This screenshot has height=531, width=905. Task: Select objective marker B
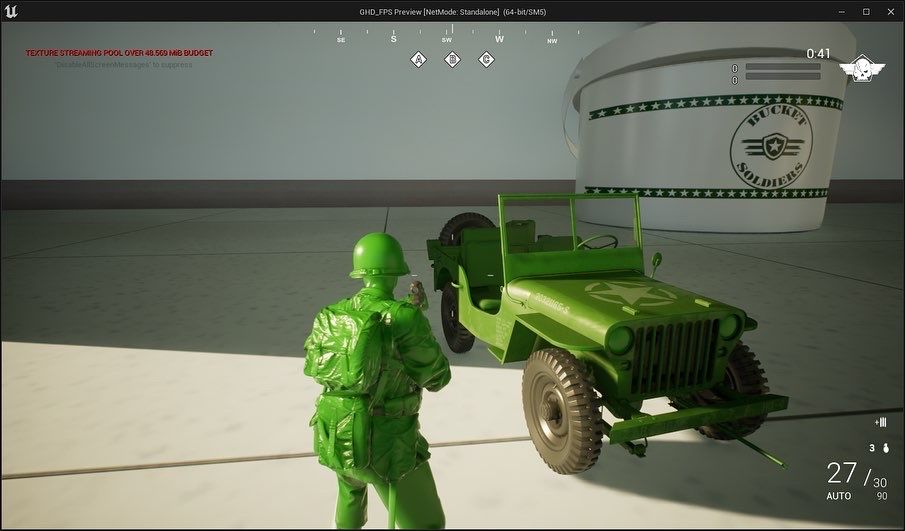click(x=453, y=60)
